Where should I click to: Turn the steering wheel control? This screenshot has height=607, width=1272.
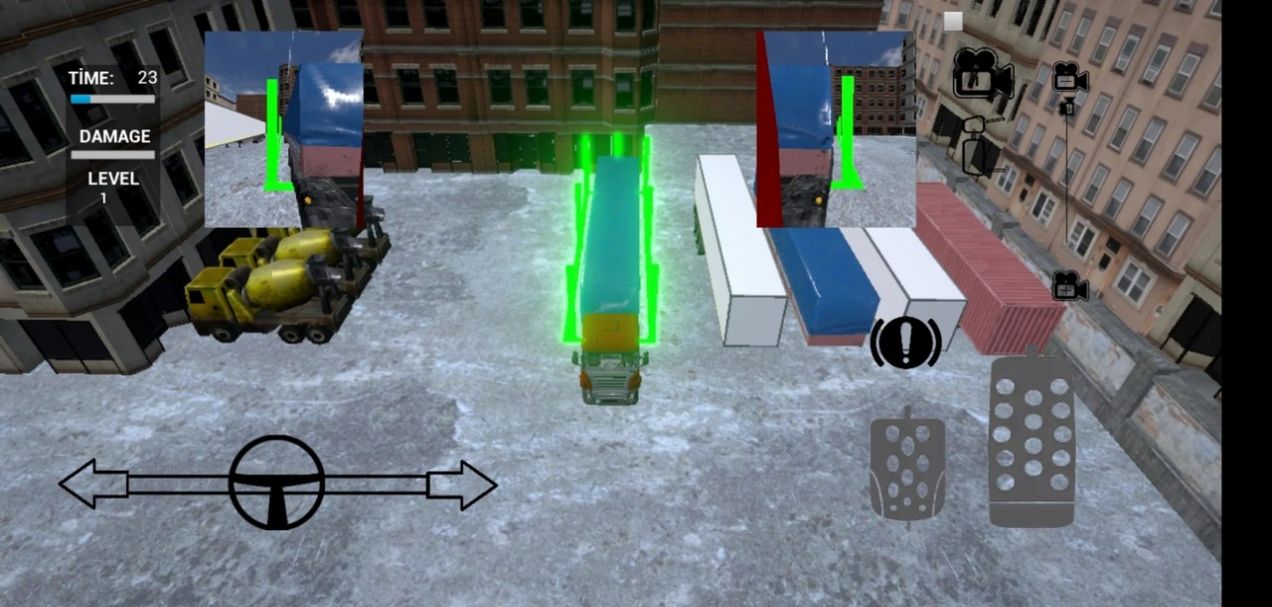coord(276,484)
